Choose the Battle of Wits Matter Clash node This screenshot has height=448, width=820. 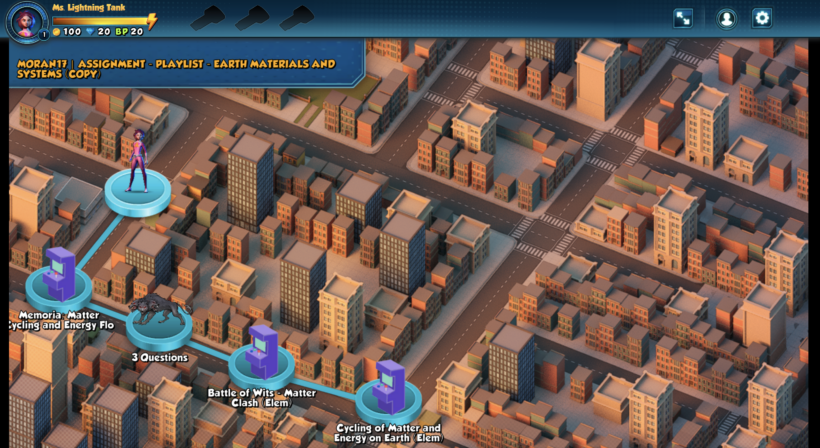click(x=262, y=355)
